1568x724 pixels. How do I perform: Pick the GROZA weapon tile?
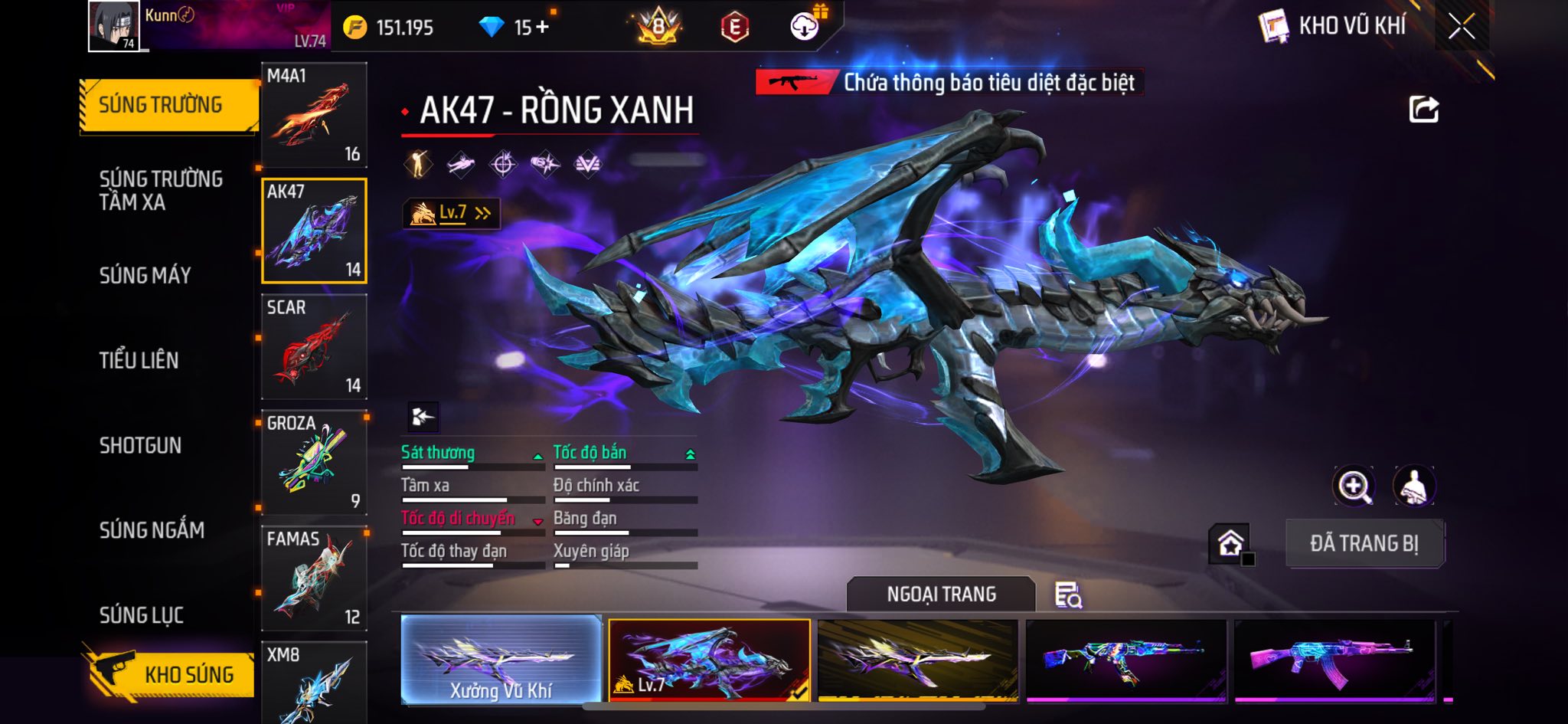[314, 462]
